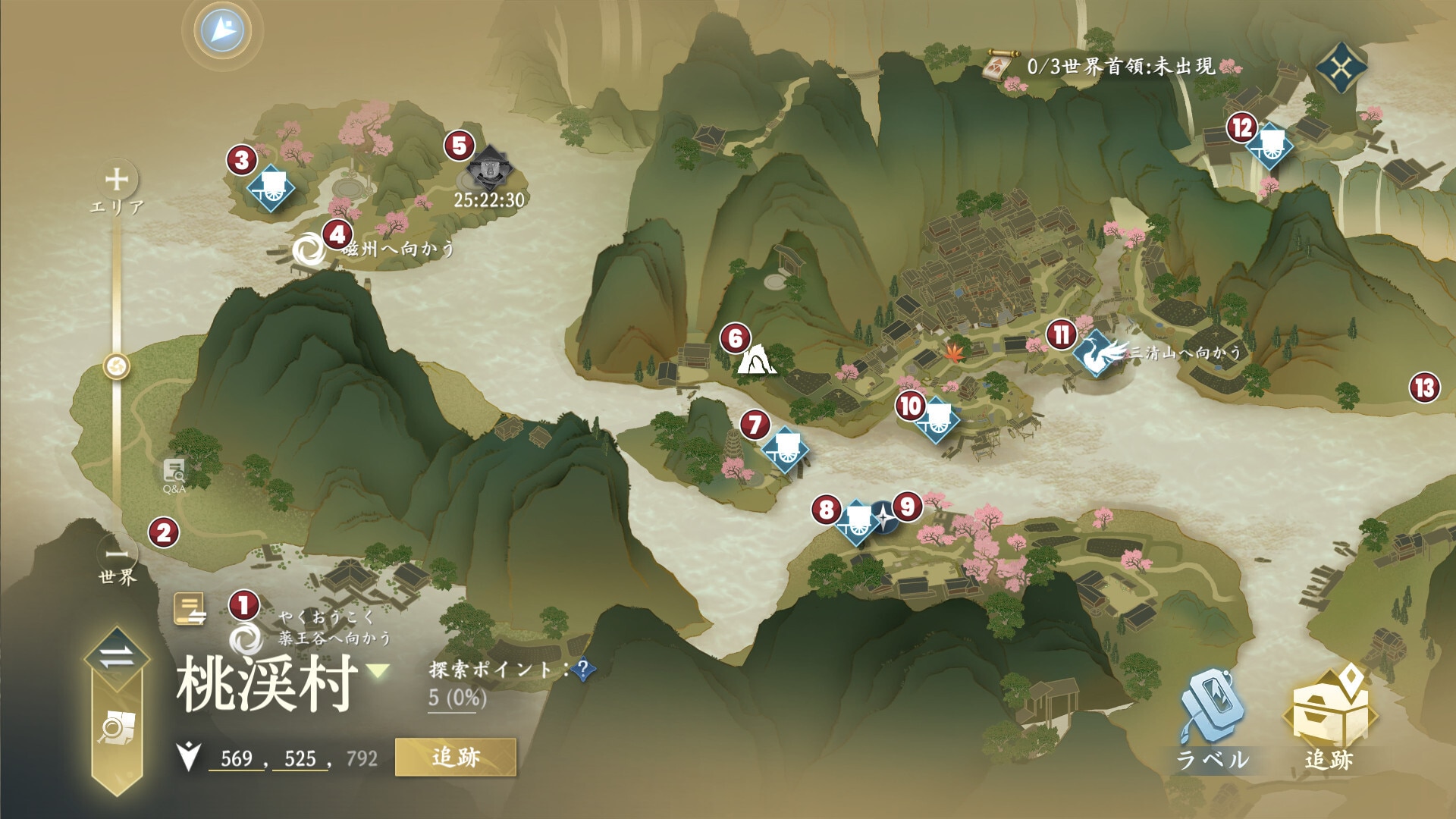Select the 磁州へ向かう swirl portal
1456x819 pixels.
(309, 250)
